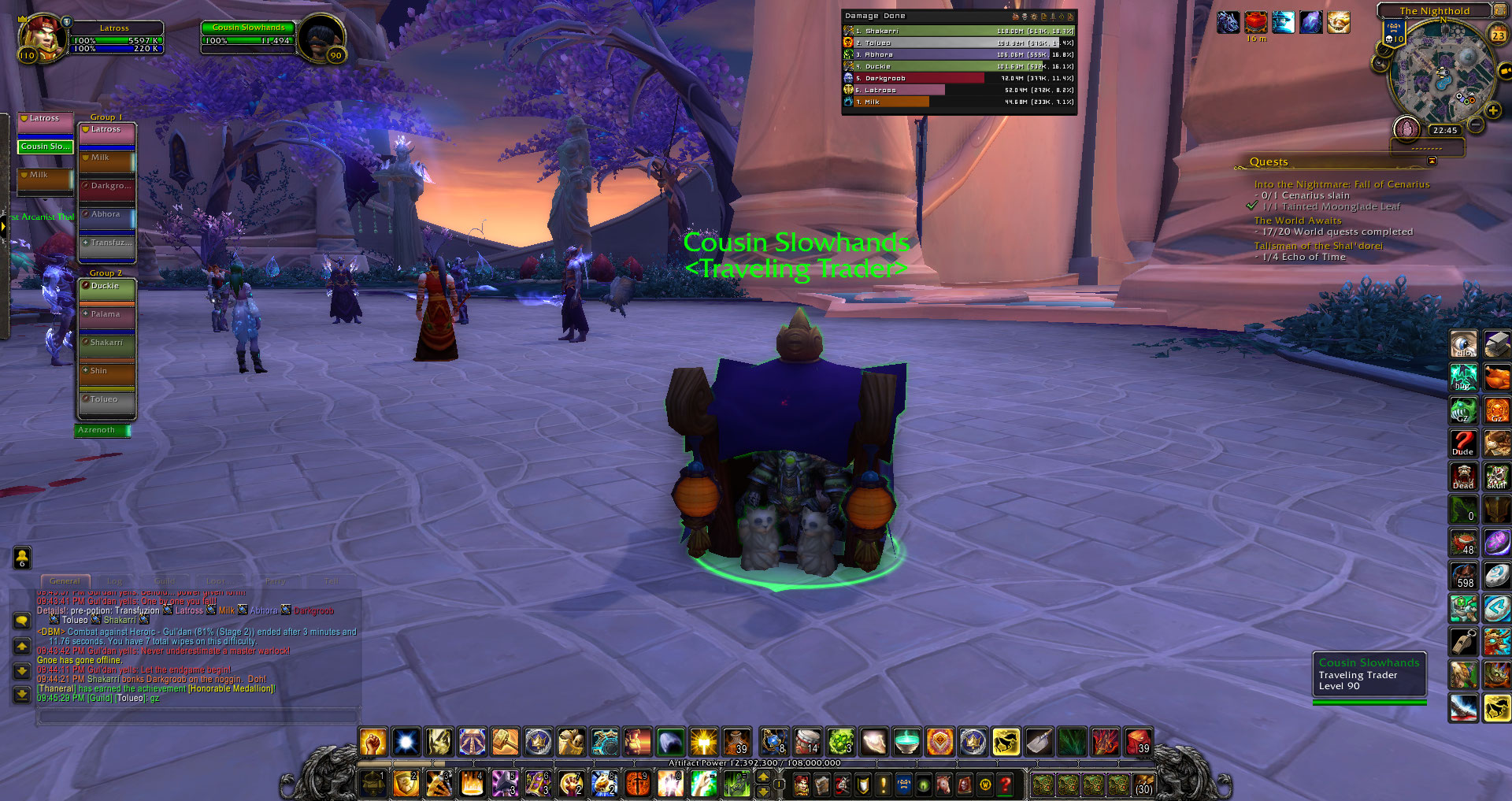Image resolution: width=1512 pixels, height=801 pixels.
Task: Use the golden horse mount ability
Action: point(1006,742)
